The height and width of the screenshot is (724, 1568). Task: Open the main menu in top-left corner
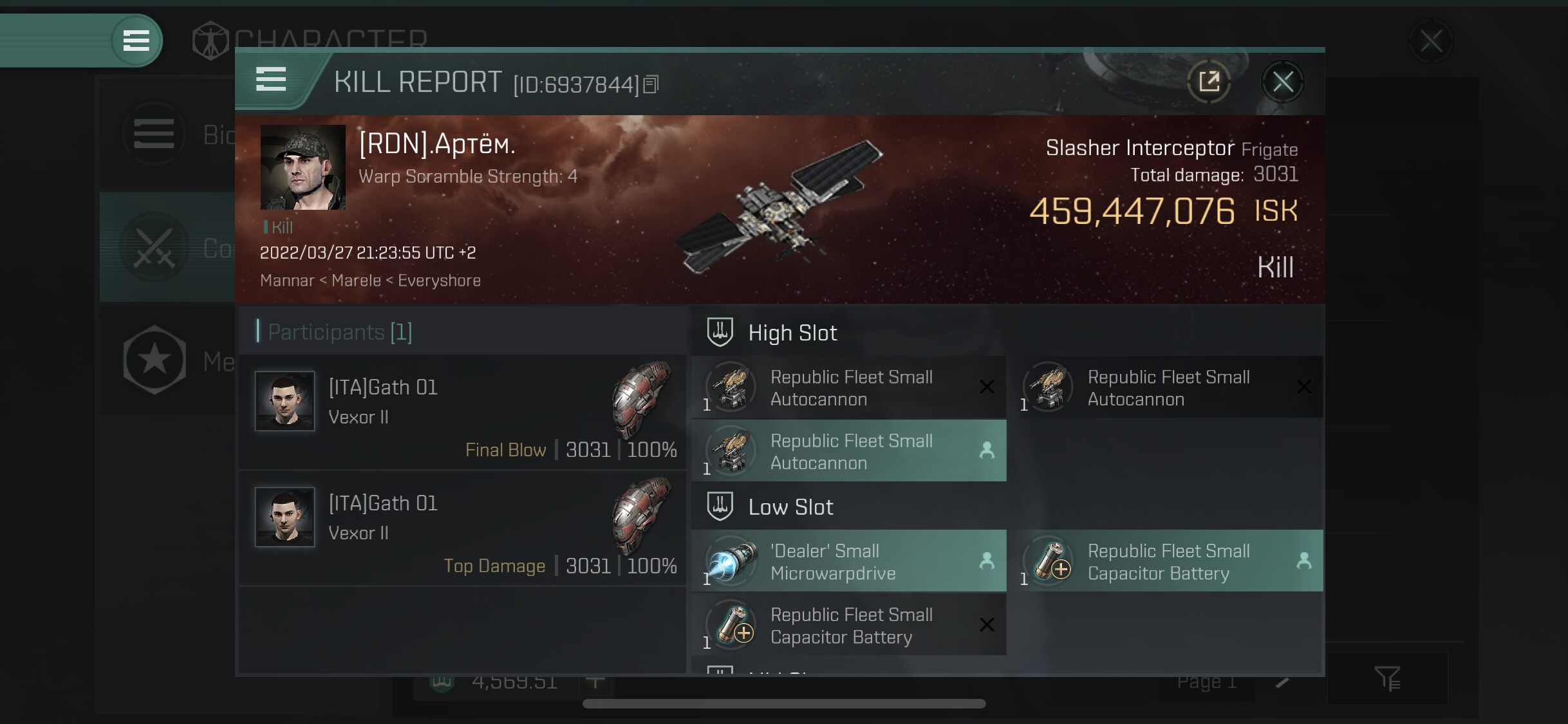click(x=136, y=41)
